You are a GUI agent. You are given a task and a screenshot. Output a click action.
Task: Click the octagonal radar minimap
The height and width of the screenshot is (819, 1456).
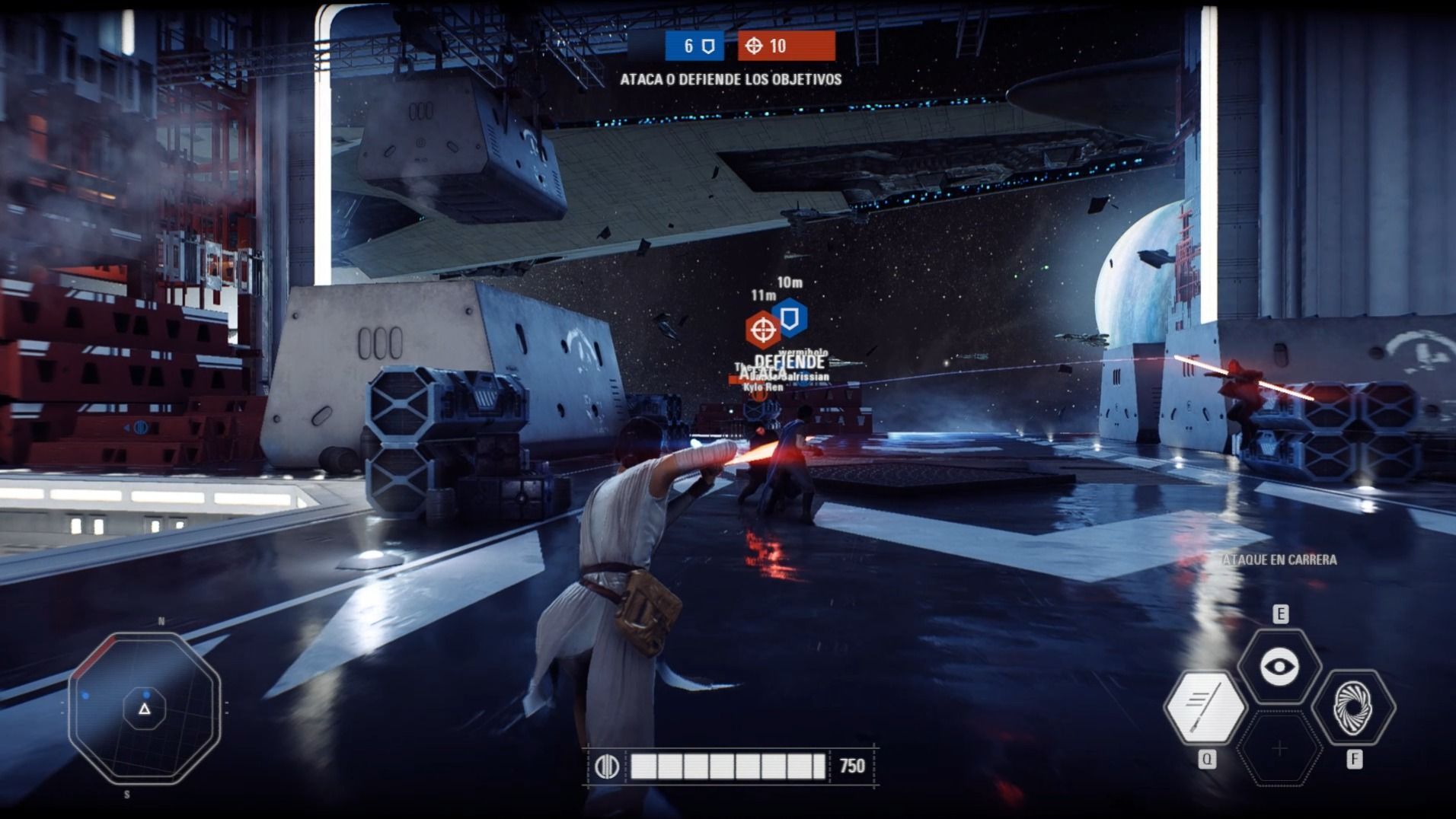[x=145, y=709]
